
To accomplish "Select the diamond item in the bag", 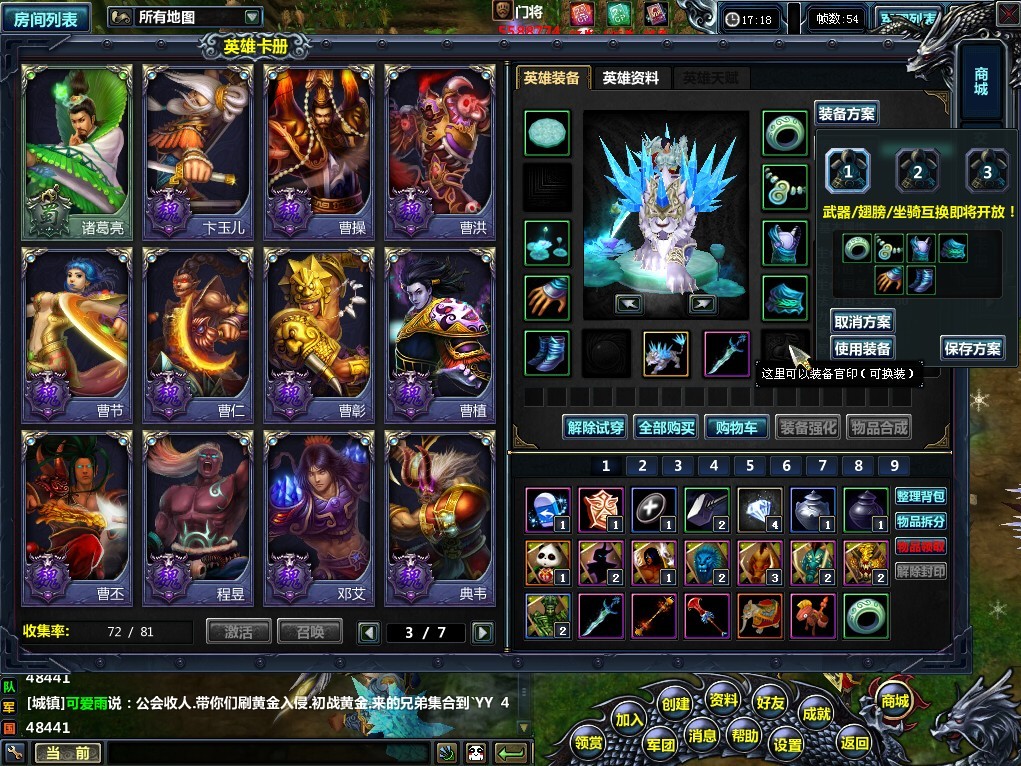I will [760, 509].
